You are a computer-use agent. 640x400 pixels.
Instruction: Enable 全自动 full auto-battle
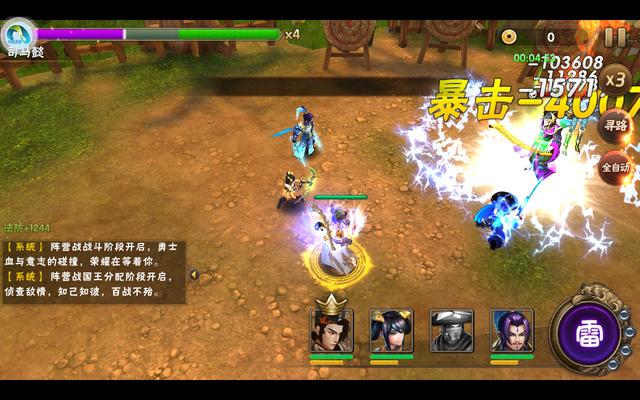tap(614, 166)
